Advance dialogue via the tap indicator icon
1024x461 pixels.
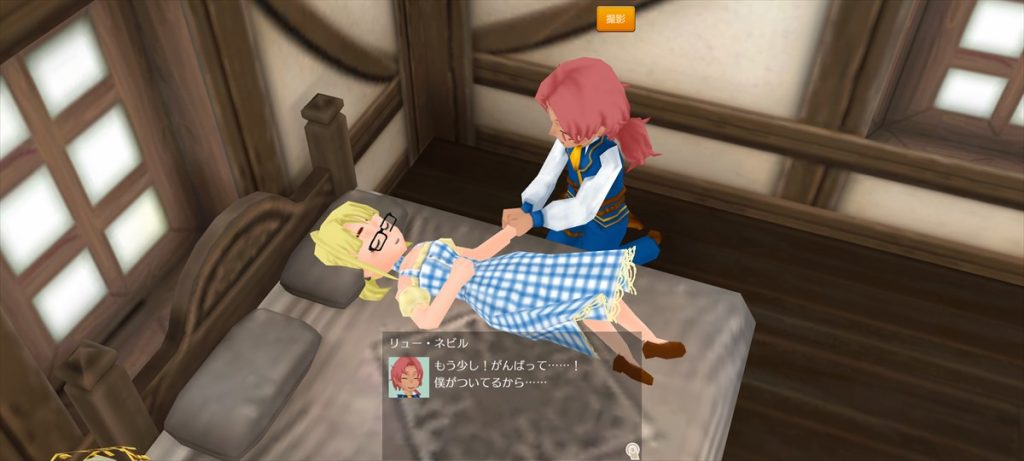(631, 449)
